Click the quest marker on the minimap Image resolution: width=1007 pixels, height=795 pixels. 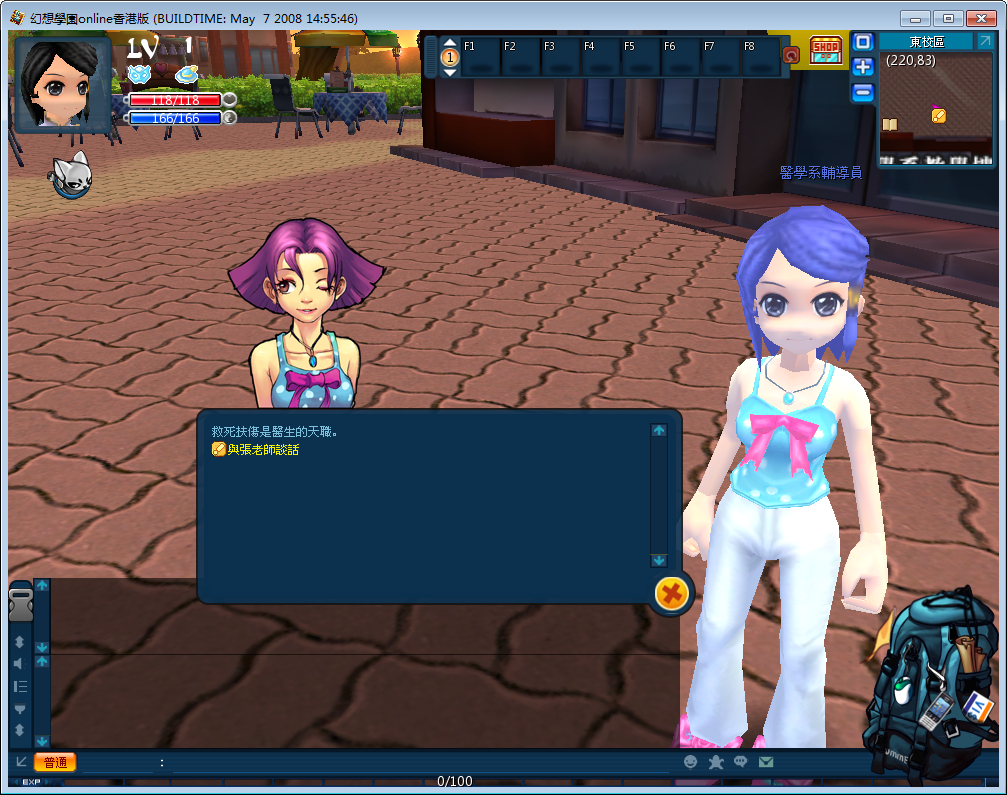[938, 115]
